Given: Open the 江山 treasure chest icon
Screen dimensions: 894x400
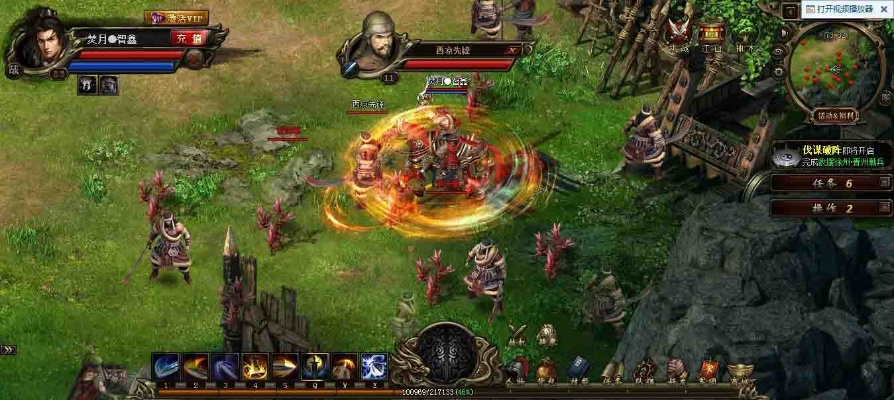Looking at the screenshot, I should [712, 33].
